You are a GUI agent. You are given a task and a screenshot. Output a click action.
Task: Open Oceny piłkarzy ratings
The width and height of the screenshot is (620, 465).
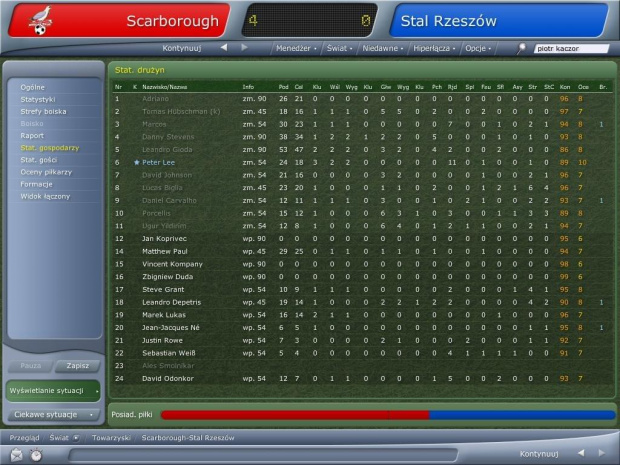(x=46, y=171)
